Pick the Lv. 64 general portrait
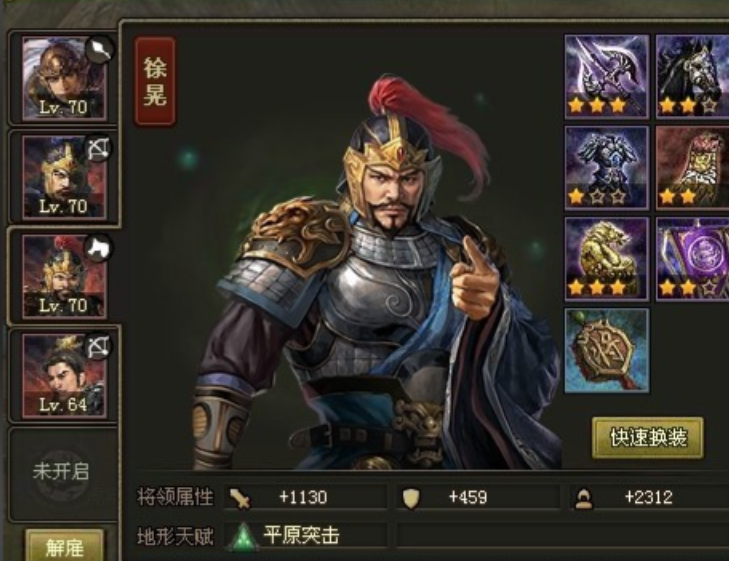This screenshot has width=729, height=561. tap(64, 374)
